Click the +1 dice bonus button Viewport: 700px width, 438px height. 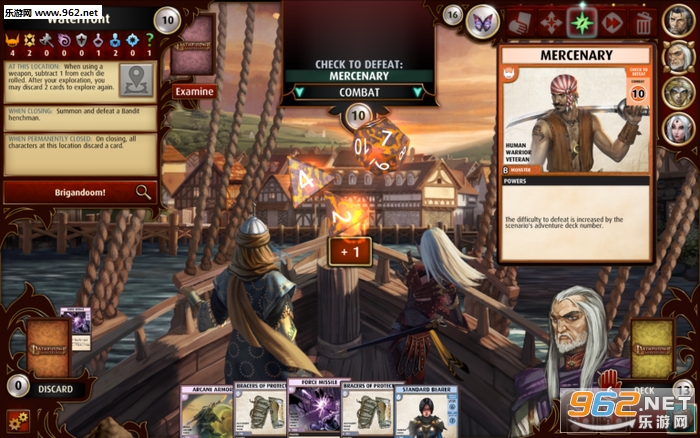coord(351,252)
